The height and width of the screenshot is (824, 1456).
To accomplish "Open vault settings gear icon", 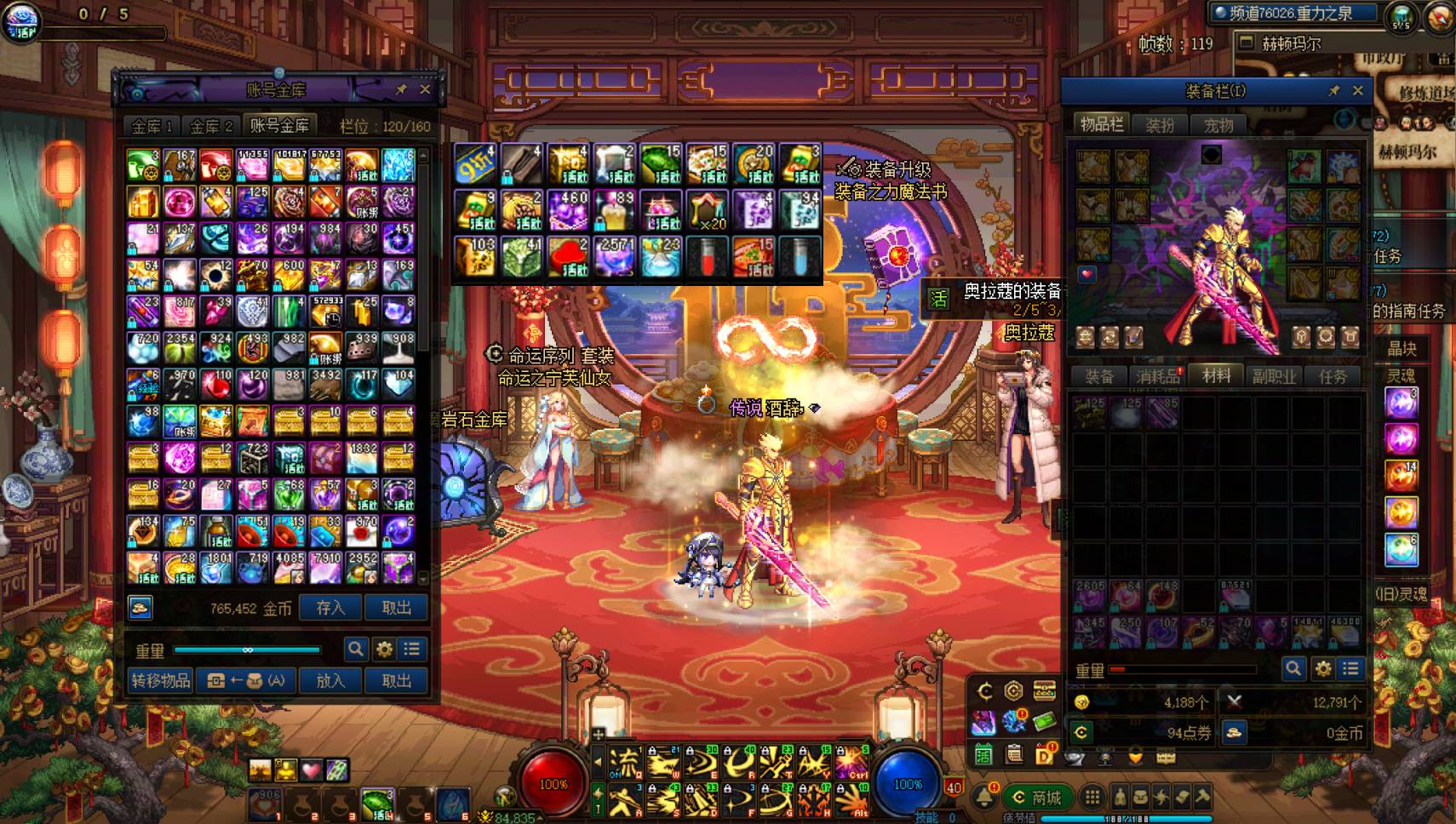I will click(x=384, y=649).
